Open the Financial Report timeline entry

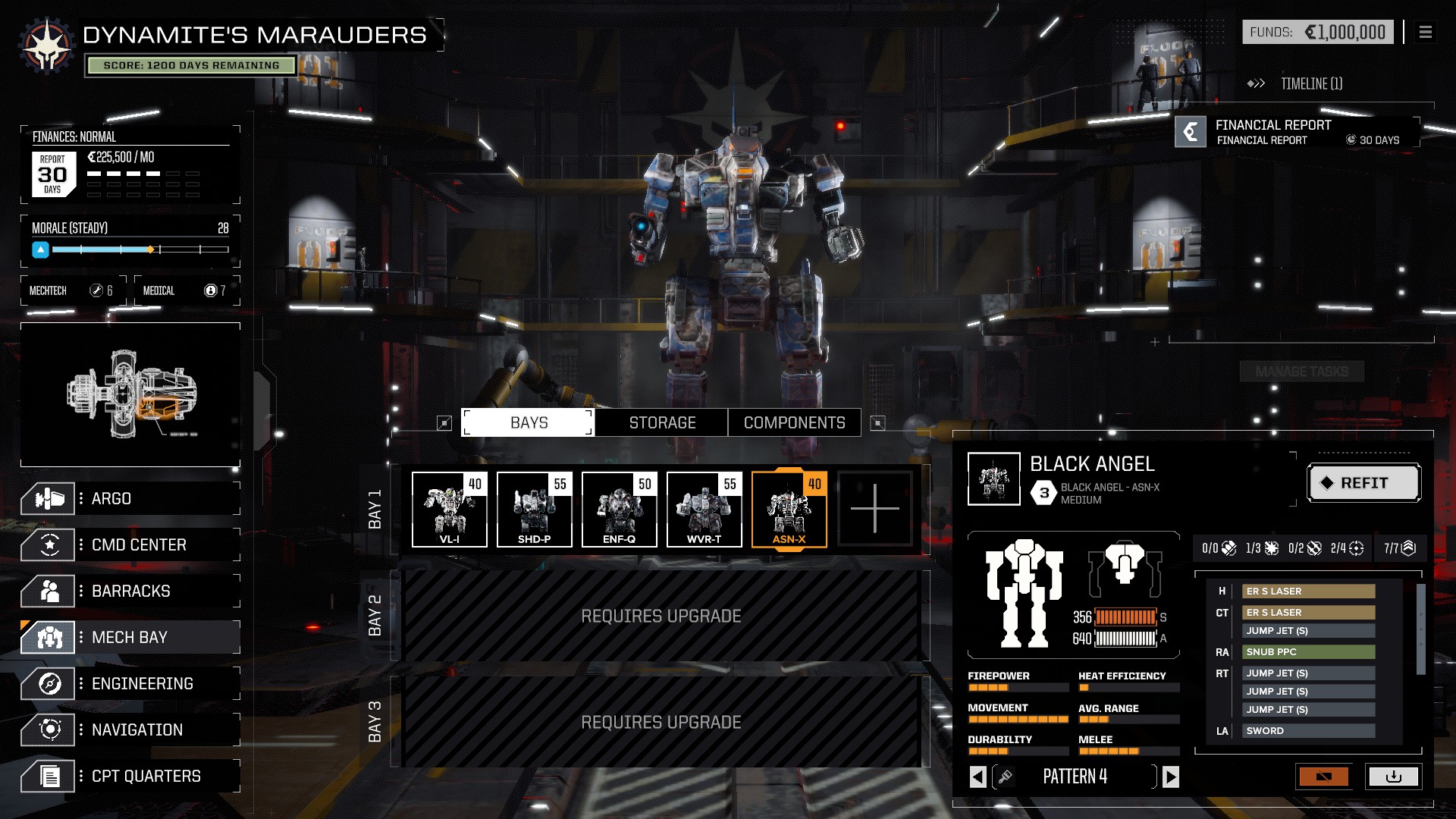click(1297, 132)
